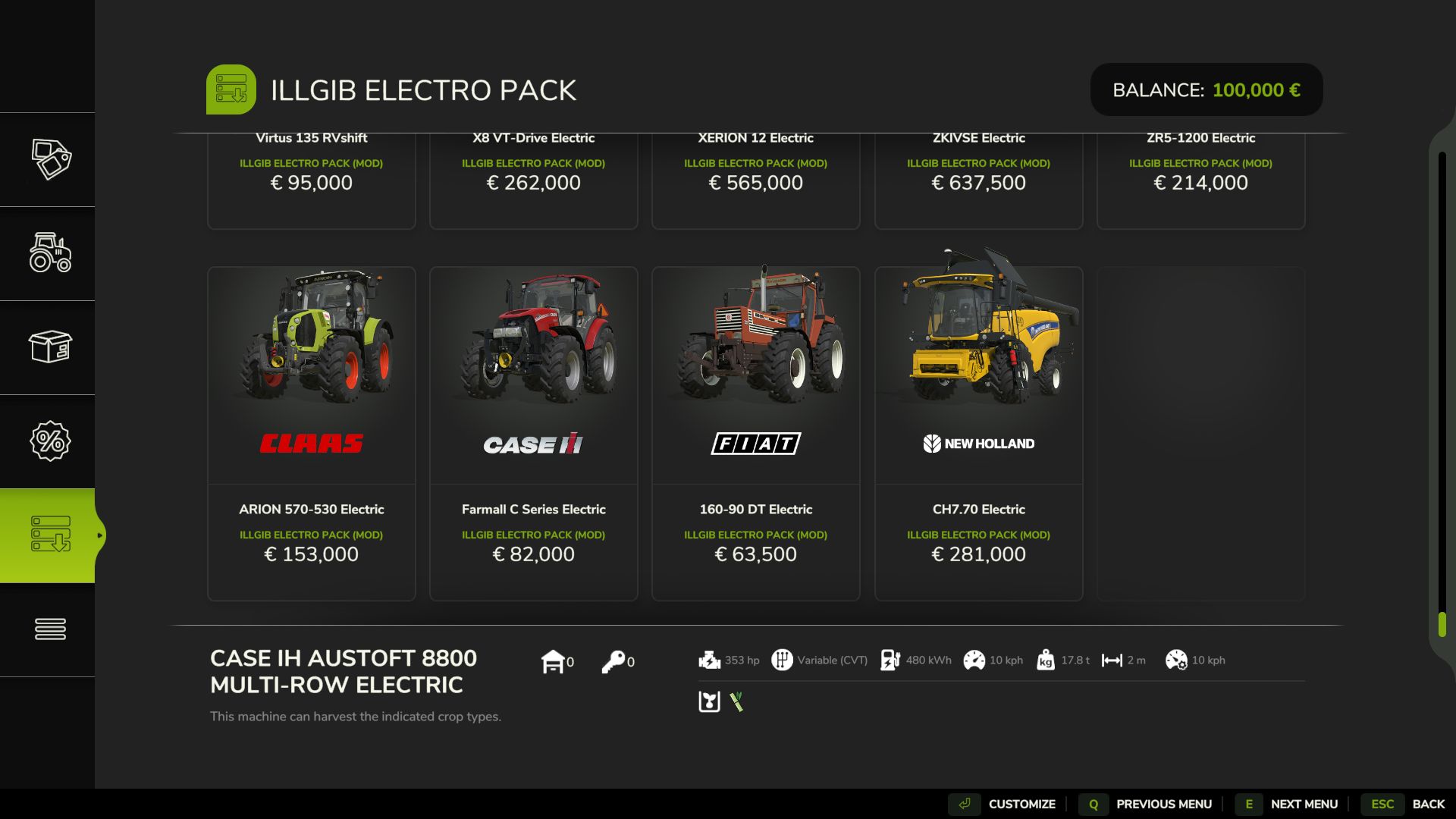Click the BACK button
This screenshot has width=1456, height=819.
[1429, 804]
